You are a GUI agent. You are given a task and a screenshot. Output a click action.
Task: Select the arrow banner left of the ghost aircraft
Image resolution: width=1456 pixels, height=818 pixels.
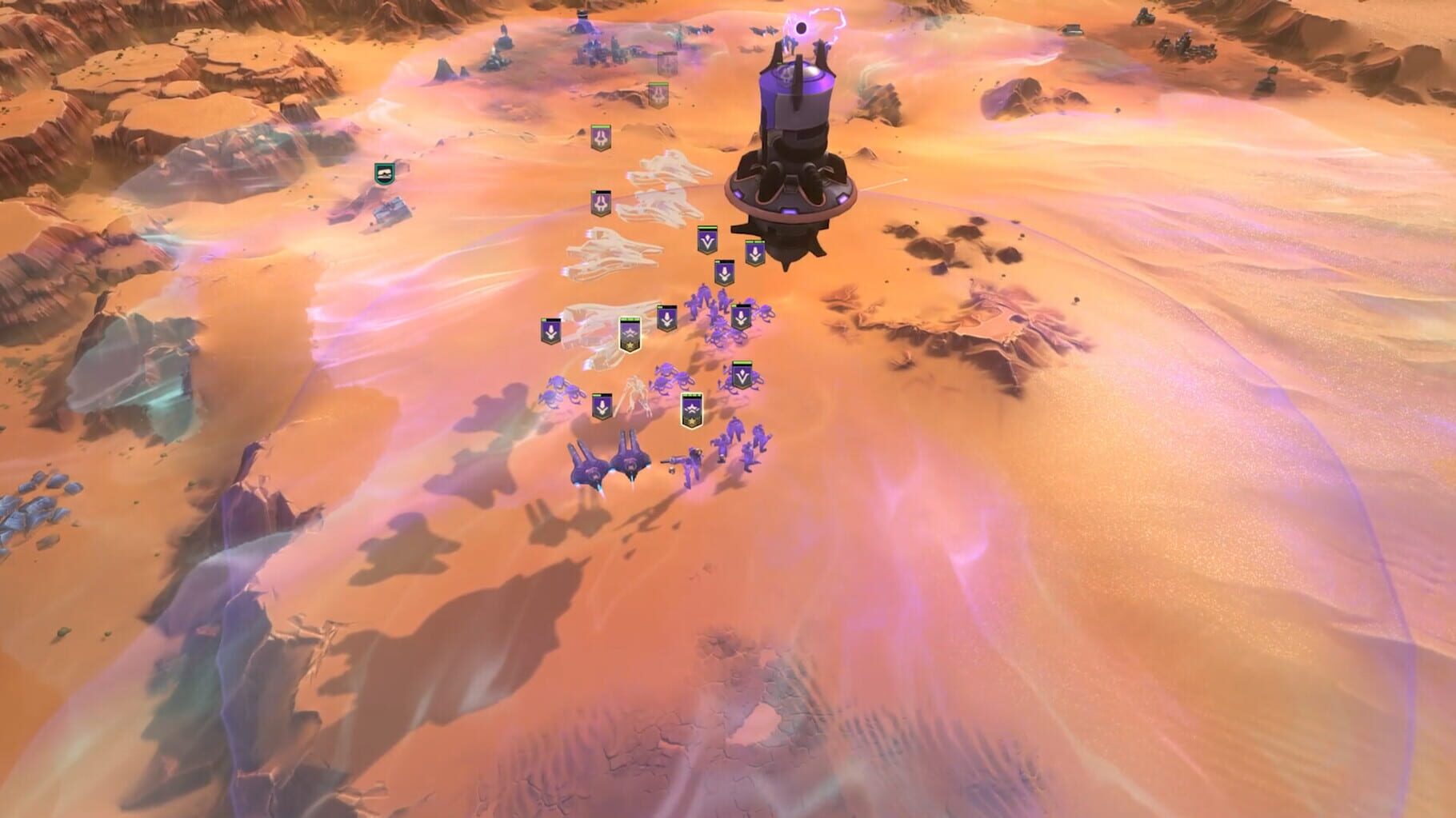click(x=549, y=330)
